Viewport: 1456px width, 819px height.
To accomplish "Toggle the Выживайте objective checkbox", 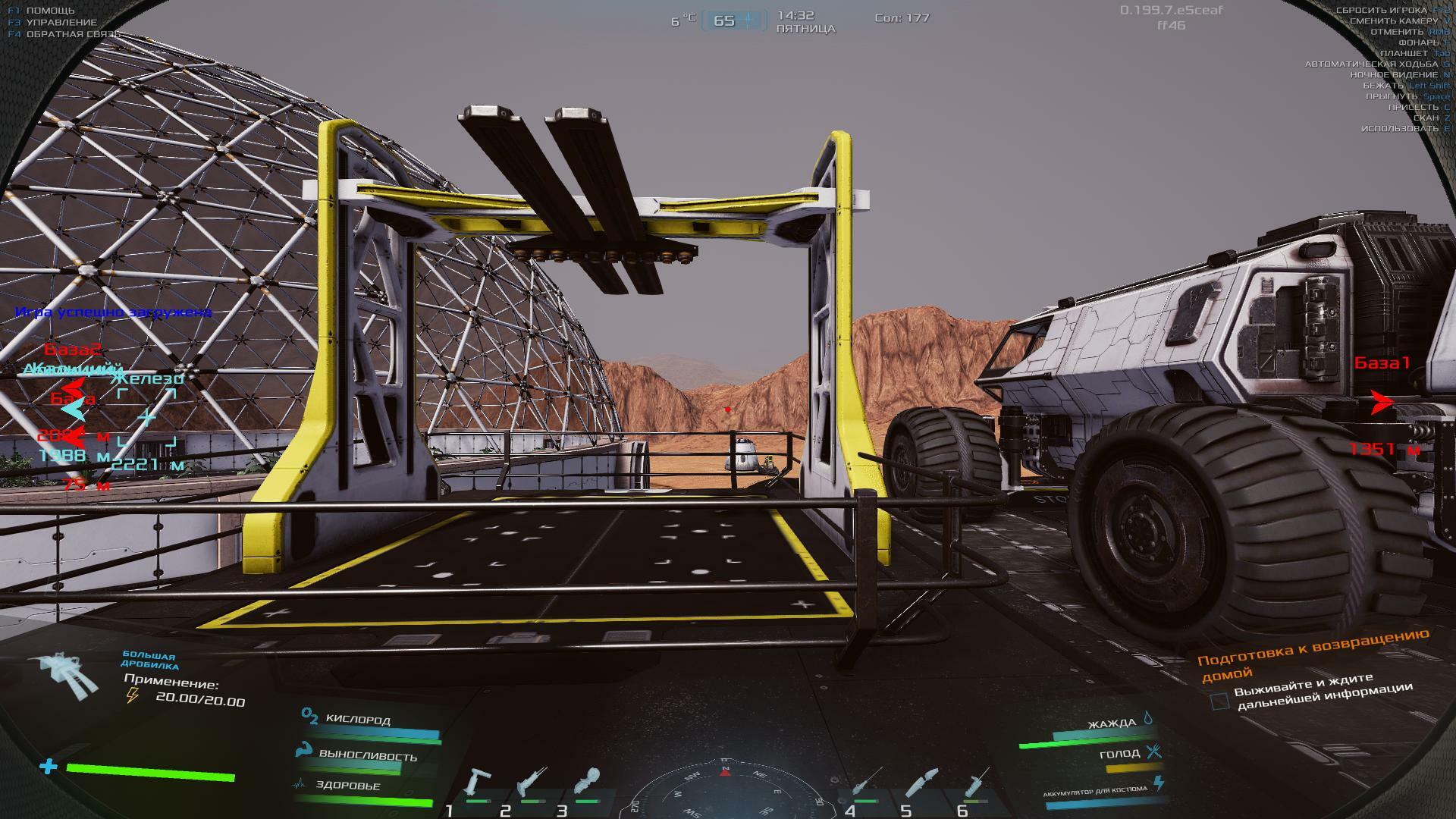I will (x=1219, y=700).
